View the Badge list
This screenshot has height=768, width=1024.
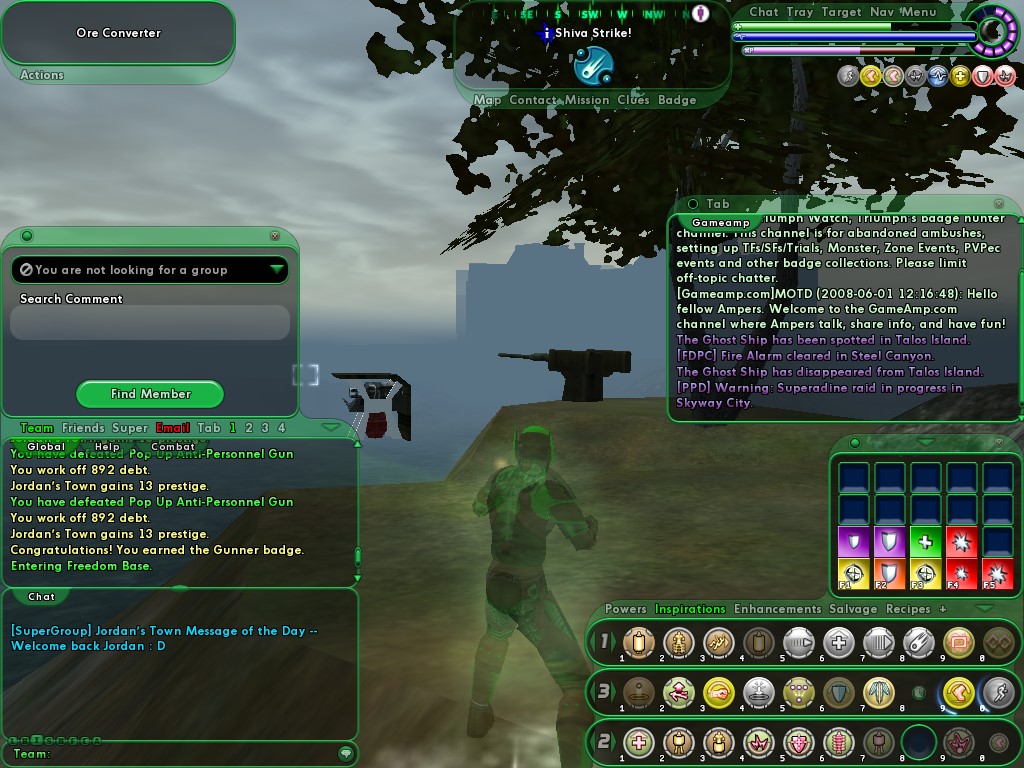[677, 100]
